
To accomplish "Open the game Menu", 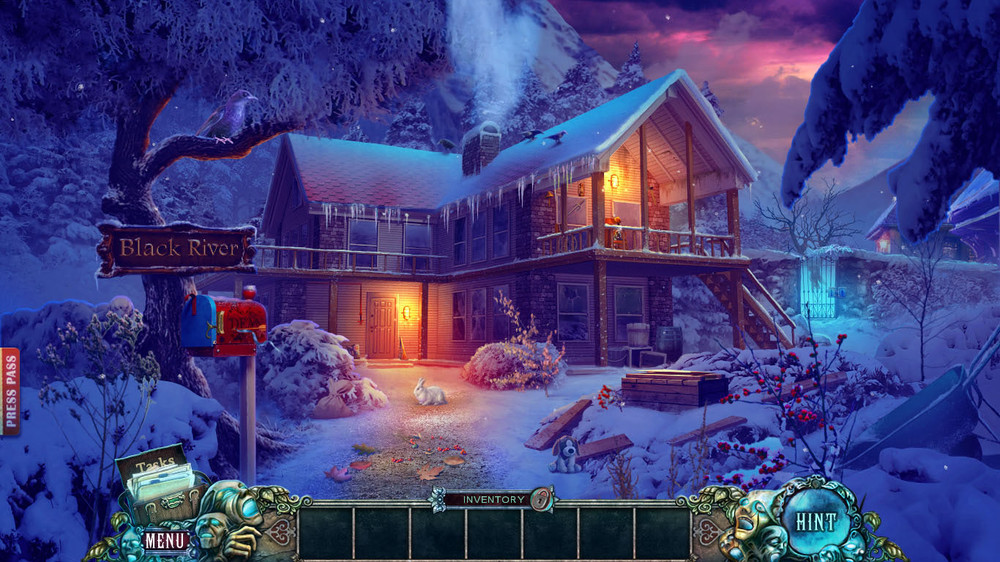I will (164, 541).
